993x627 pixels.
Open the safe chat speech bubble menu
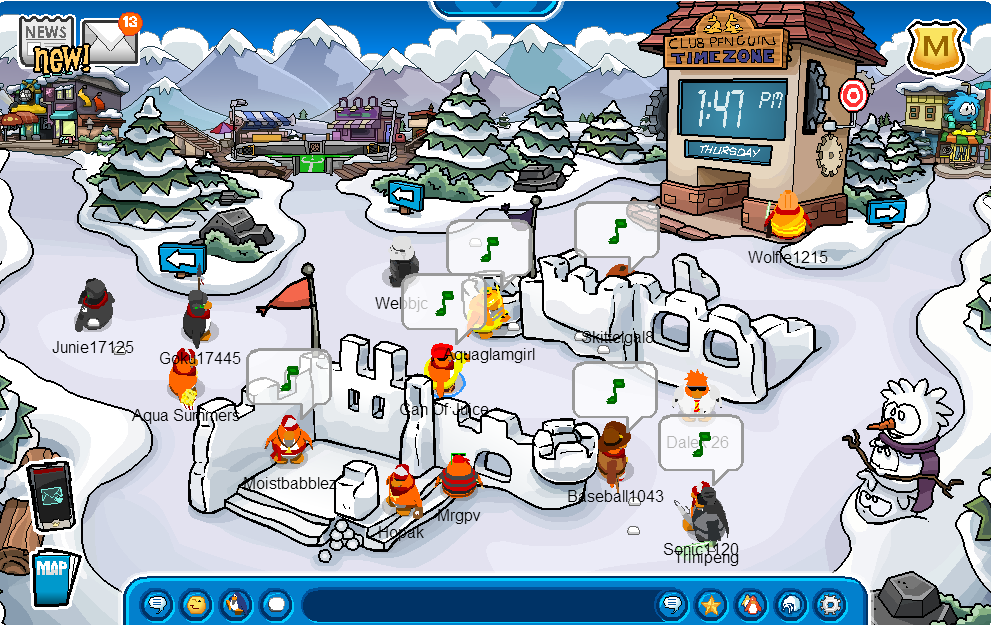tap(157, 604)
